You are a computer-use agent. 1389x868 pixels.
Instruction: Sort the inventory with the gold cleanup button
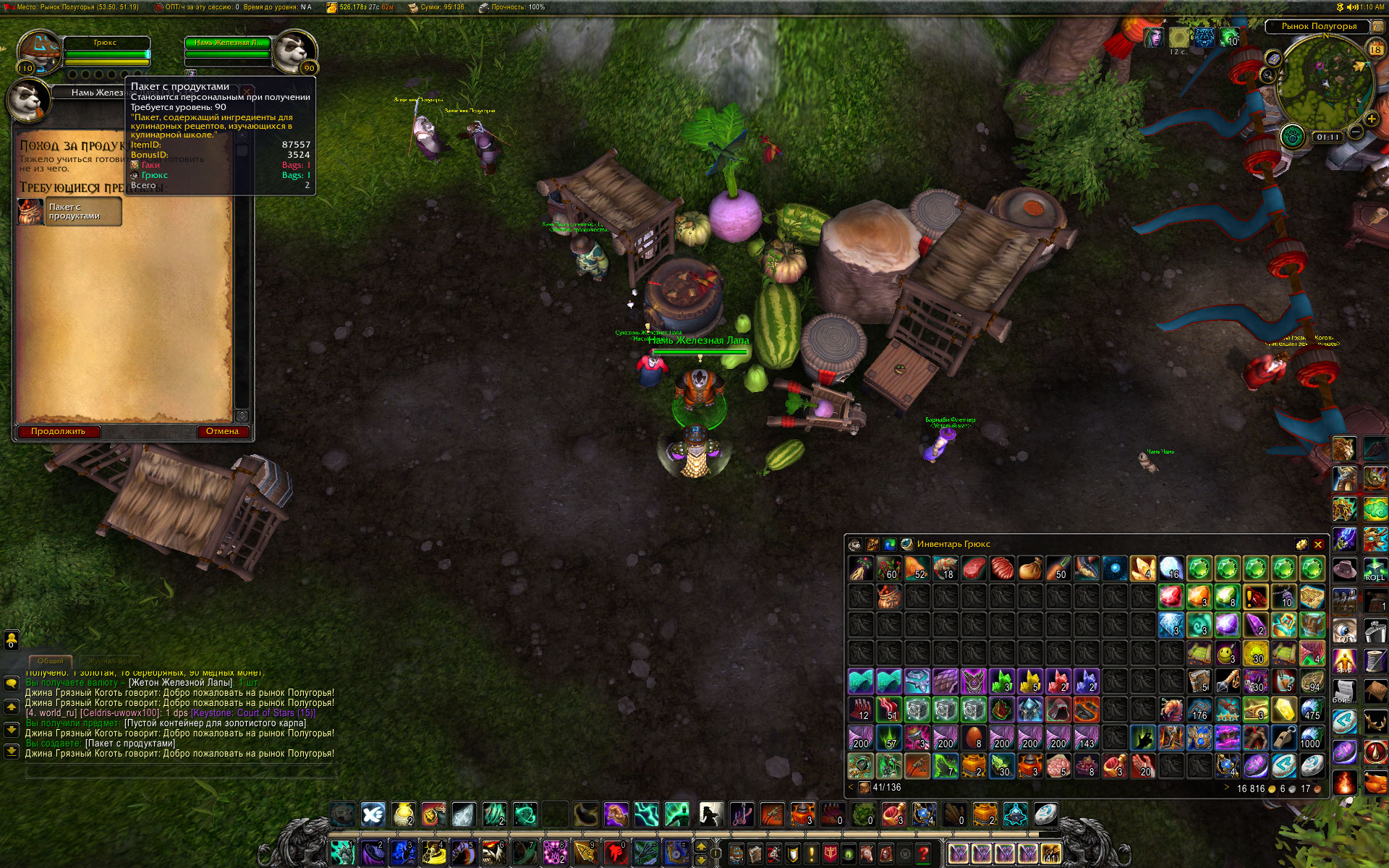point(1301,545)
